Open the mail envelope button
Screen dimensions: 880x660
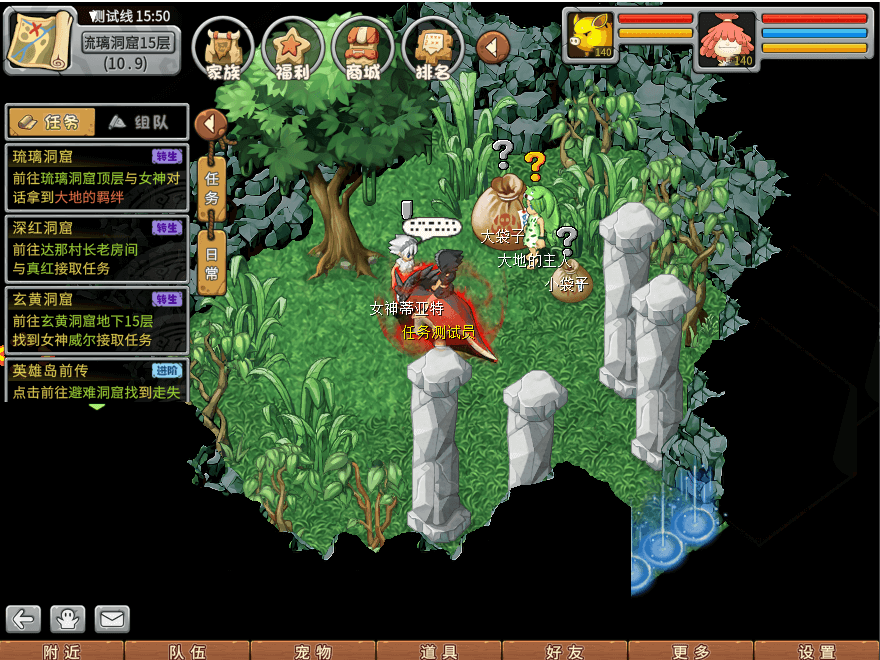[112, 619]
